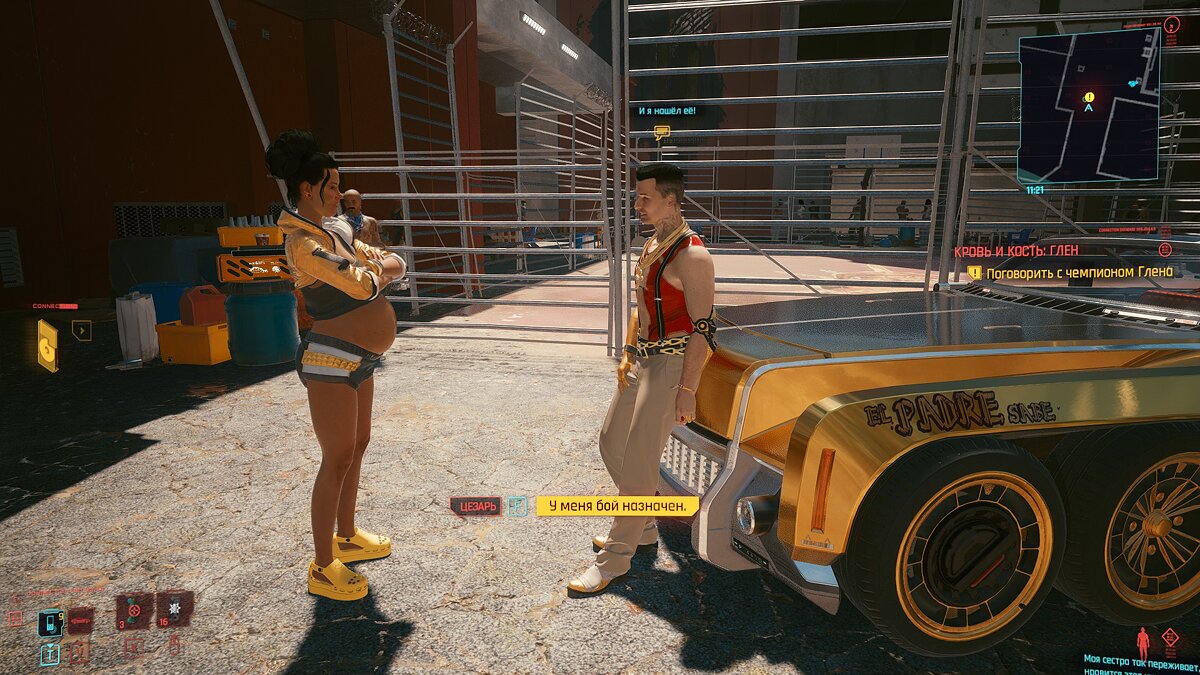Use the health inhaler slot
This screenshot has height=675, width=1200.
(x=133, y=610)
